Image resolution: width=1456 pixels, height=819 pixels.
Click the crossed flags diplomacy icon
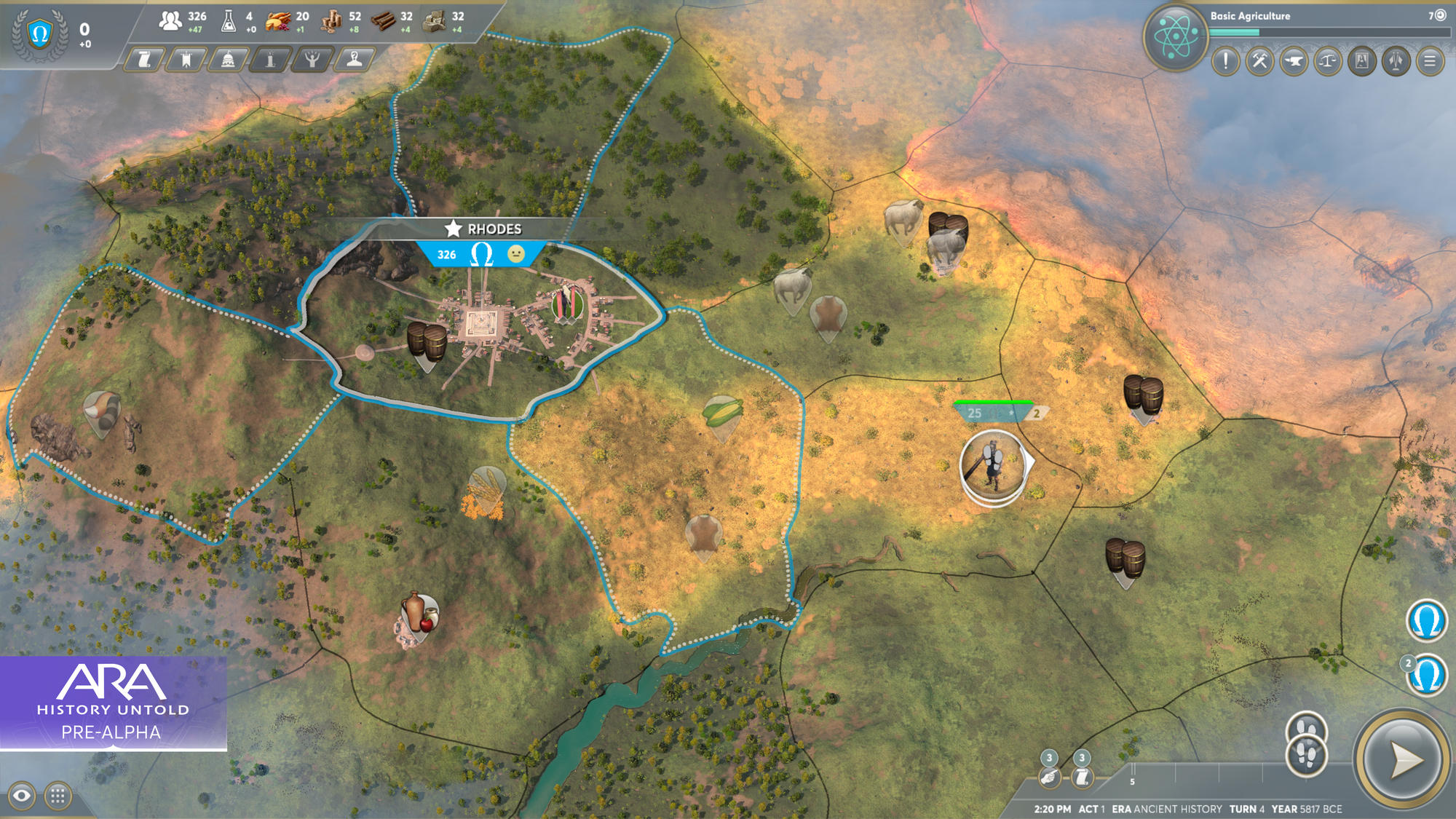pyautogui.click(x=1395, y=62)
